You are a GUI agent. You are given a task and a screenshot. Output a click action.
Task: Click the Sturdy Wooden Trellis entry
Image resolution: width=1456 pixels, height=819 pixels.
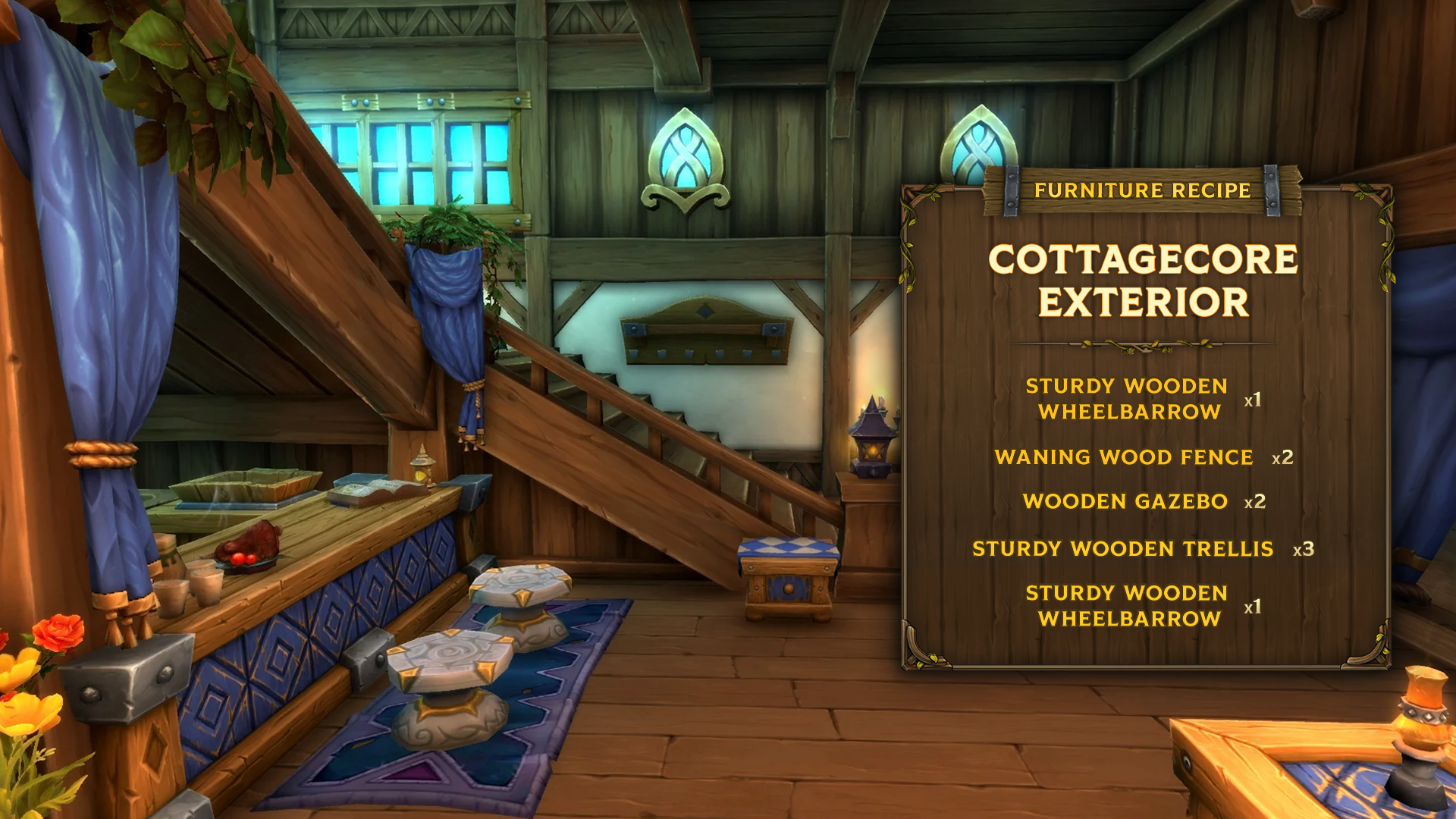(1122, 548)
